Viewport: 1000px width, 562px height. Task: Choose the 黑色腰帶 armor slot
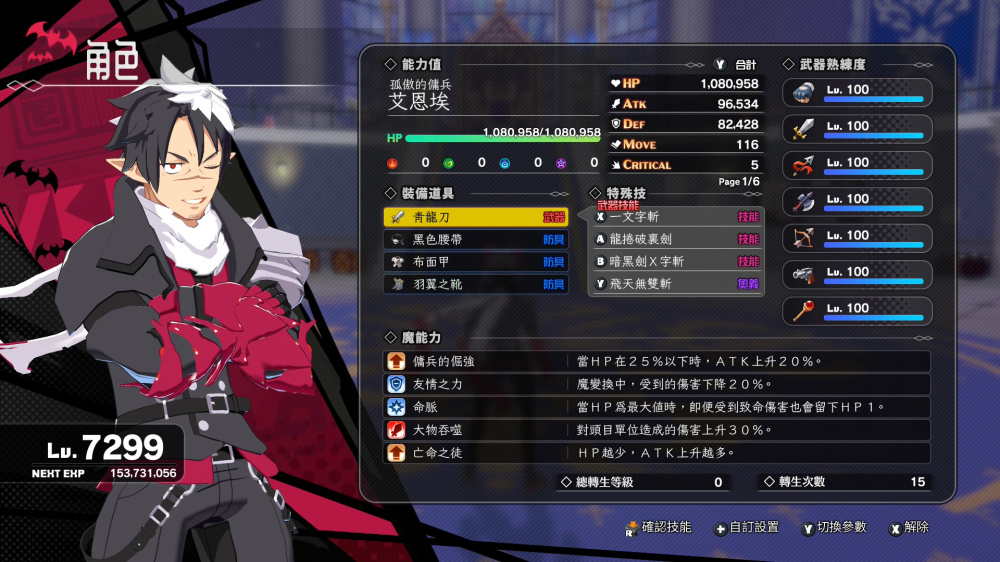click(475, 240)
